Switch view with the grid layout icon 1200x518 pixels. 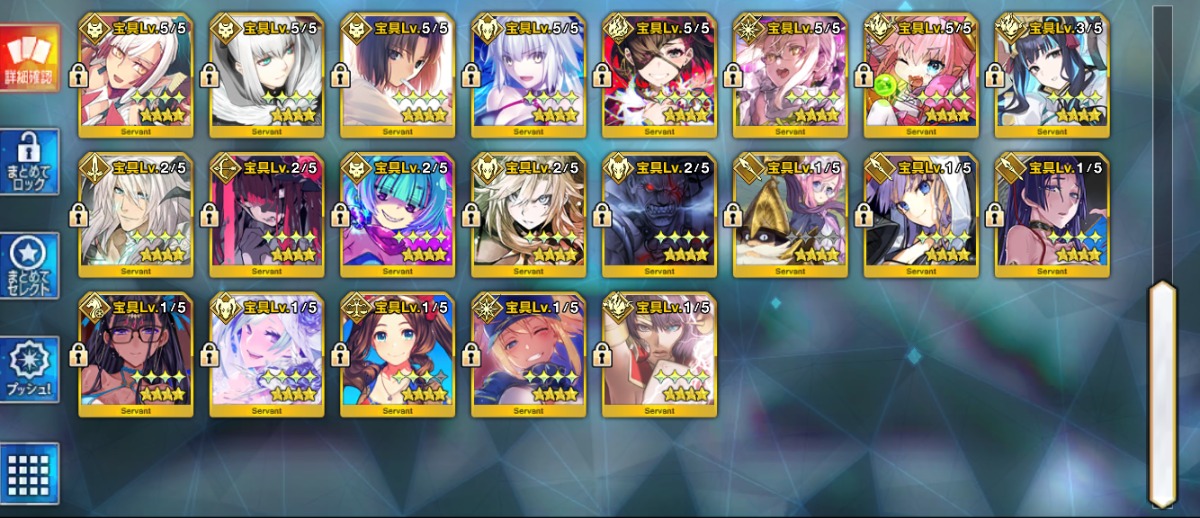pos(30,472)
